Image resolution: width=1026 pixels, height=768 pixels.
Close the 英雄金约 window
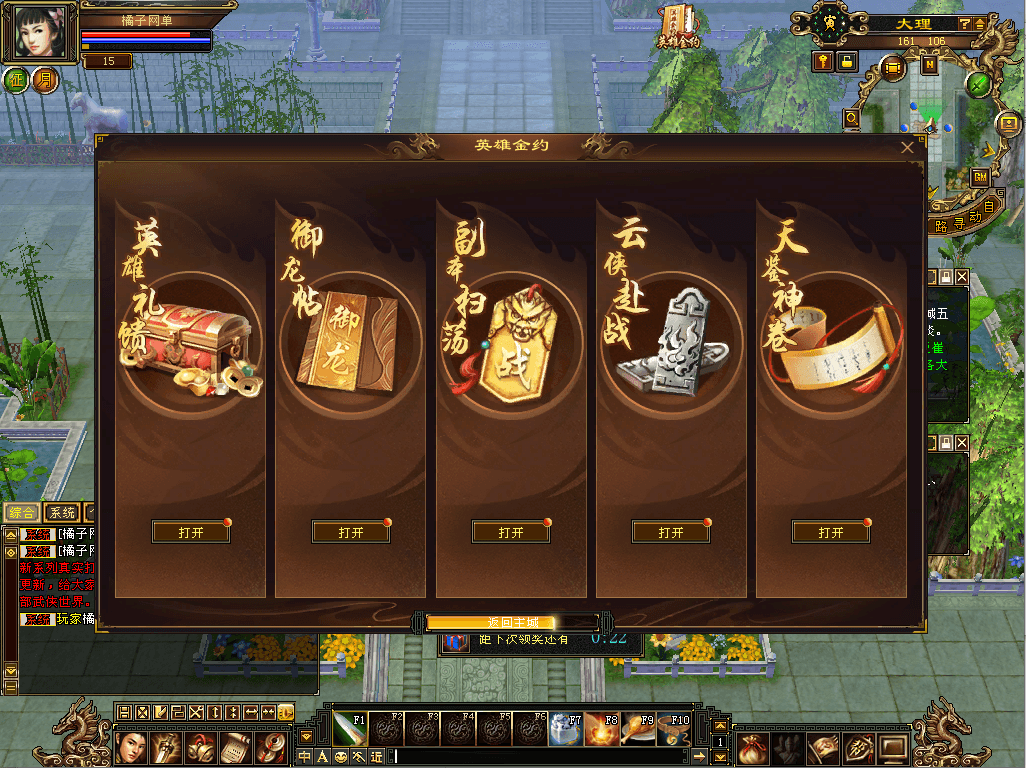click(x=907, y=147)
